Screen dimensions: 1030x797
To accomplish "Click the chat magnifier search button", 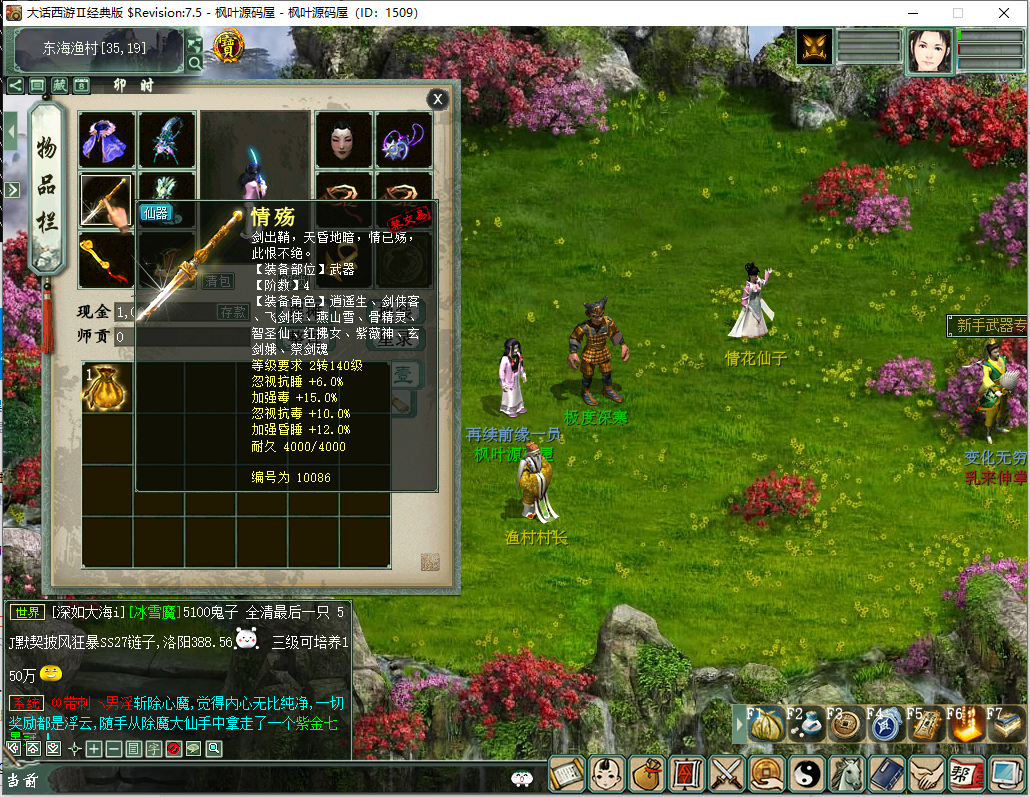I will [x=213, y=748].
